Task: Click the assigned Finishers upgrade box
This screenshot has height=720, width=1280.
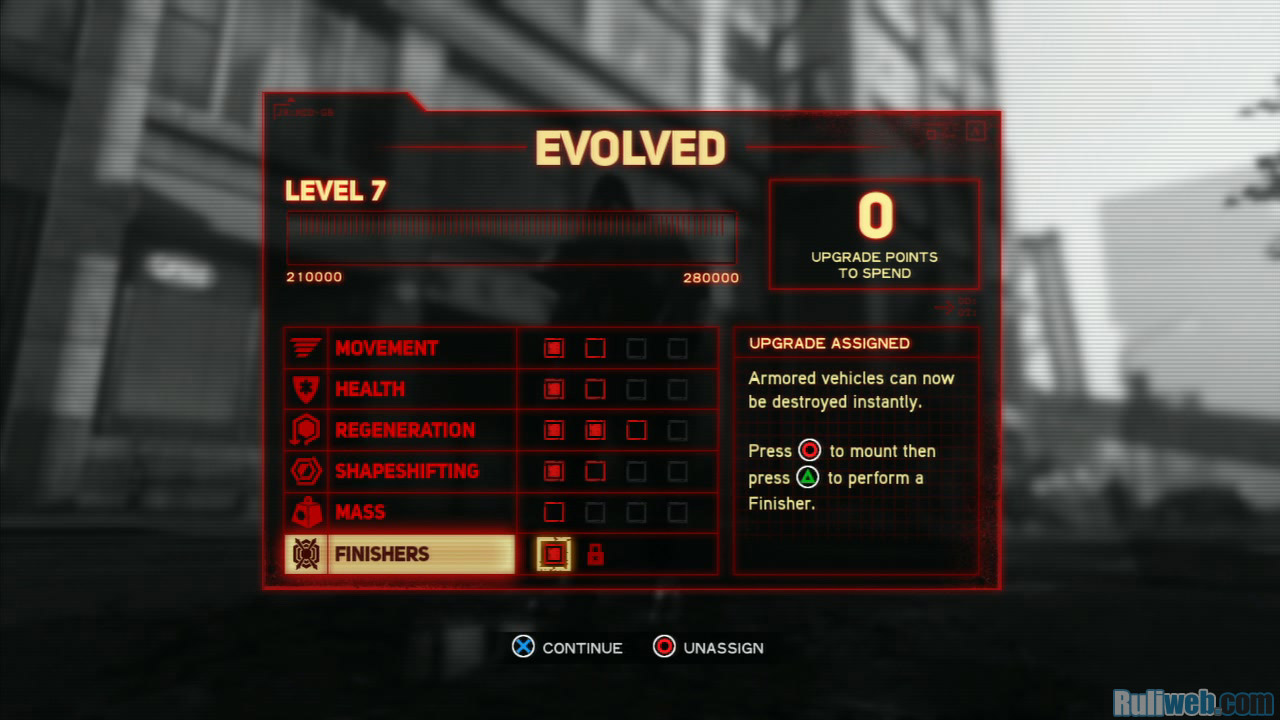Action: (x=554, y=554)
